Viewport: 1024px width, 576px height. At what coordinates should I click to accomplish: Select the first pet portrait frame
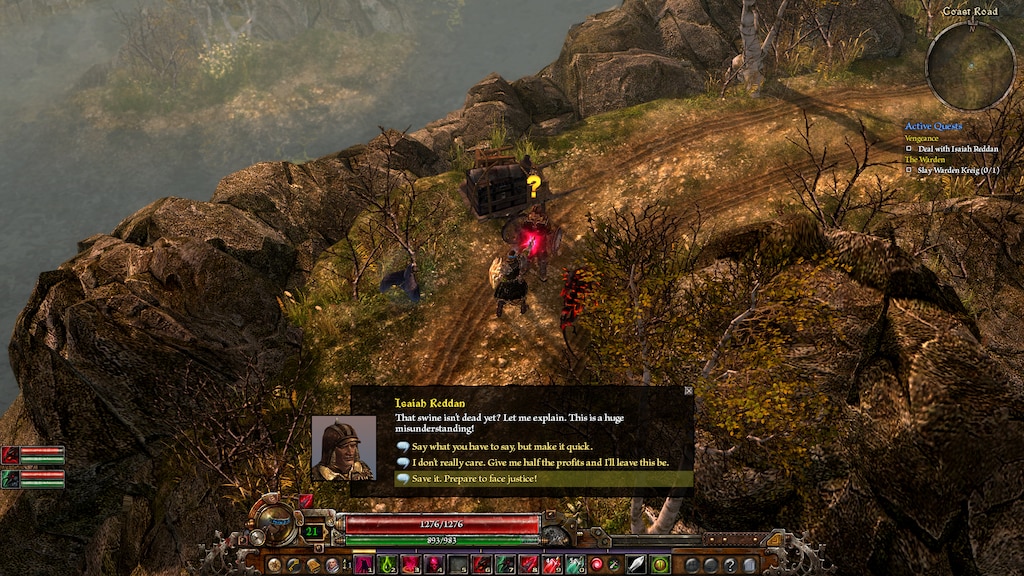click(33, 456)
